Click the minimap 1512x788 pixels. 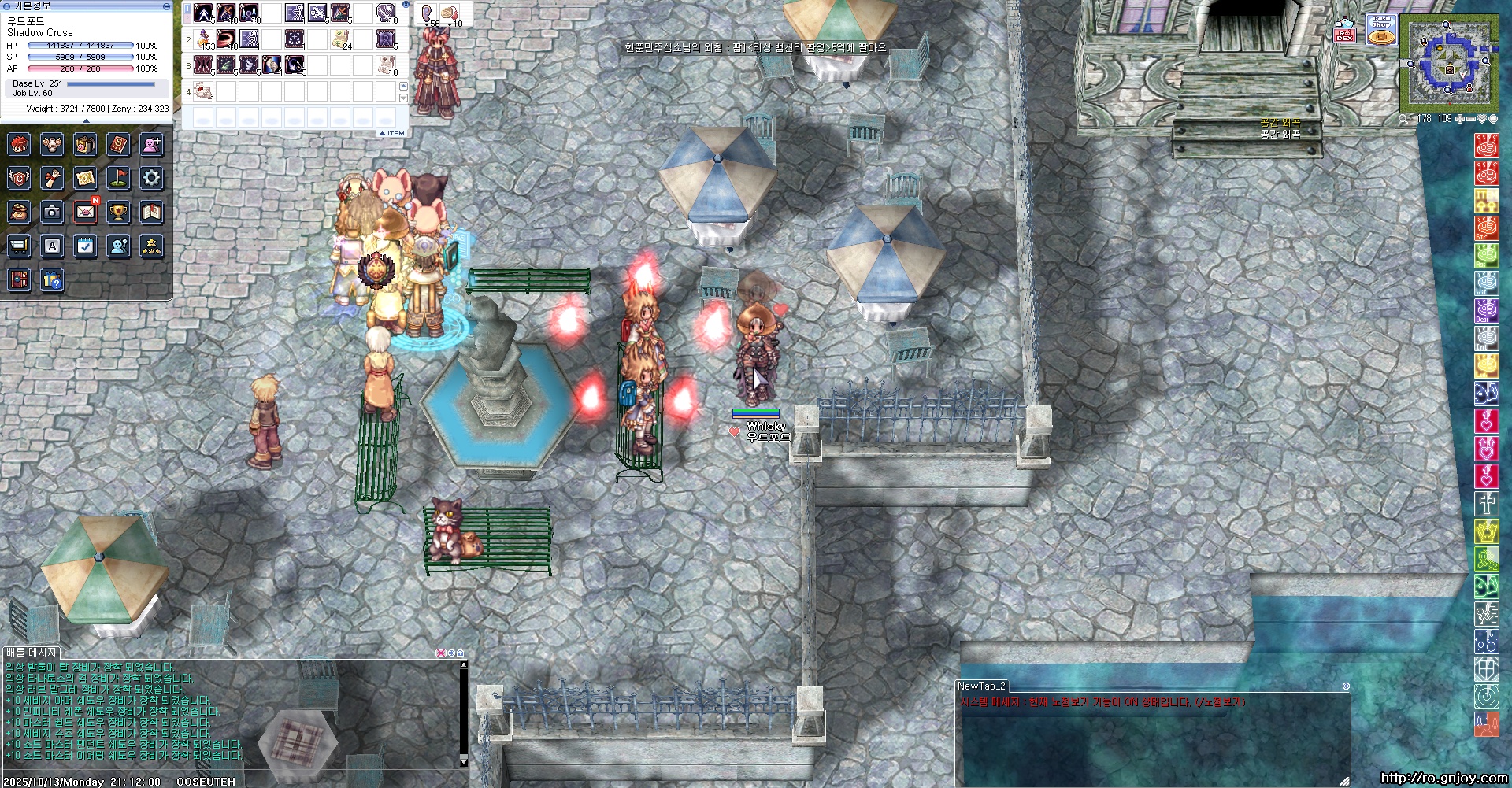click(1449, 65)
